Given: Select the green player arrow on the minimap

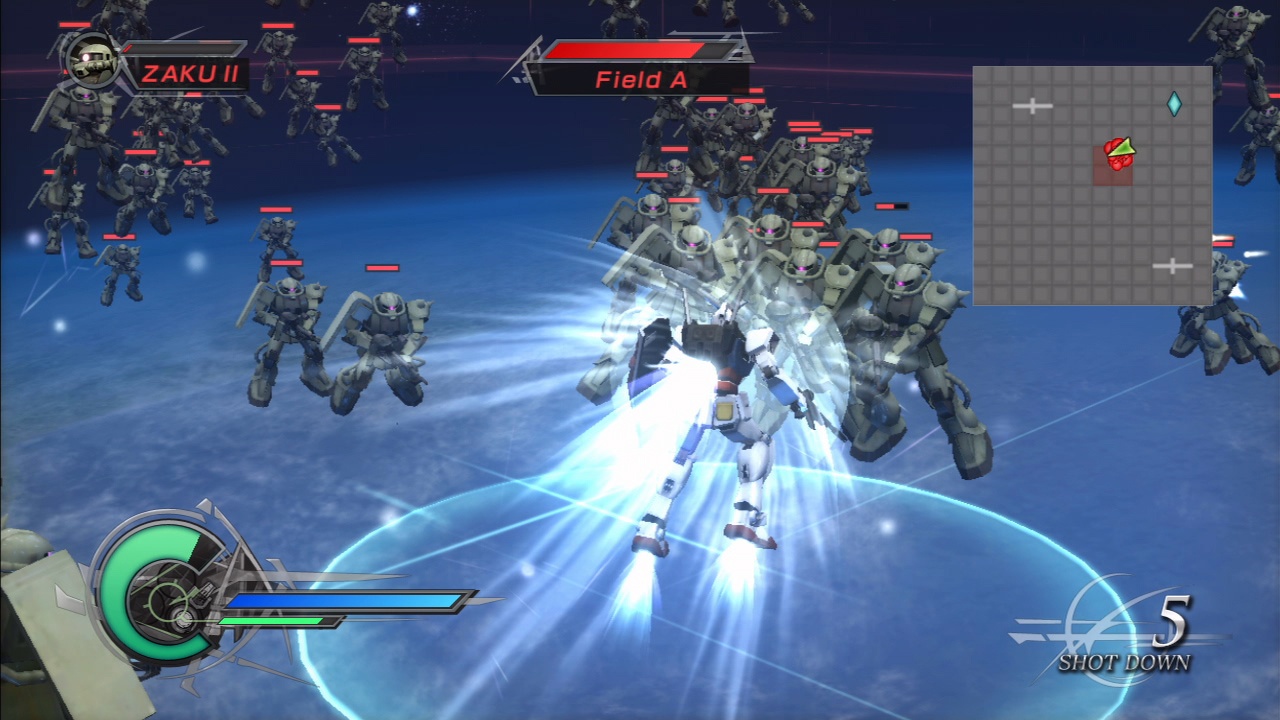Looking at the screenshot, I should point(1122,148).
